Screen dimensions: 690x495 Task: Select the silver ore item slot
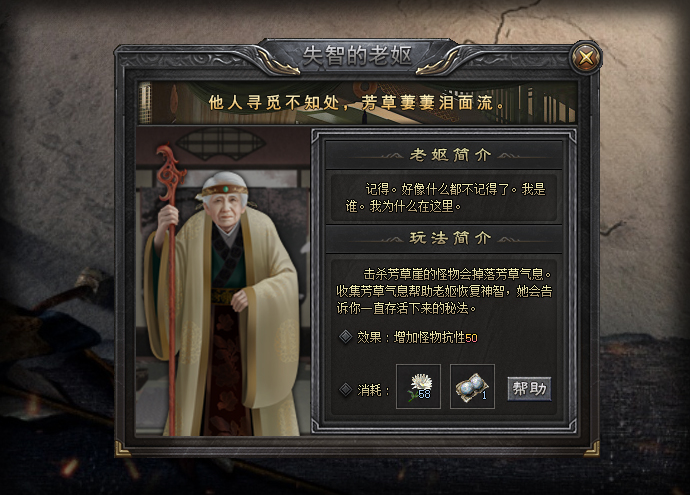tap(472, 387)
